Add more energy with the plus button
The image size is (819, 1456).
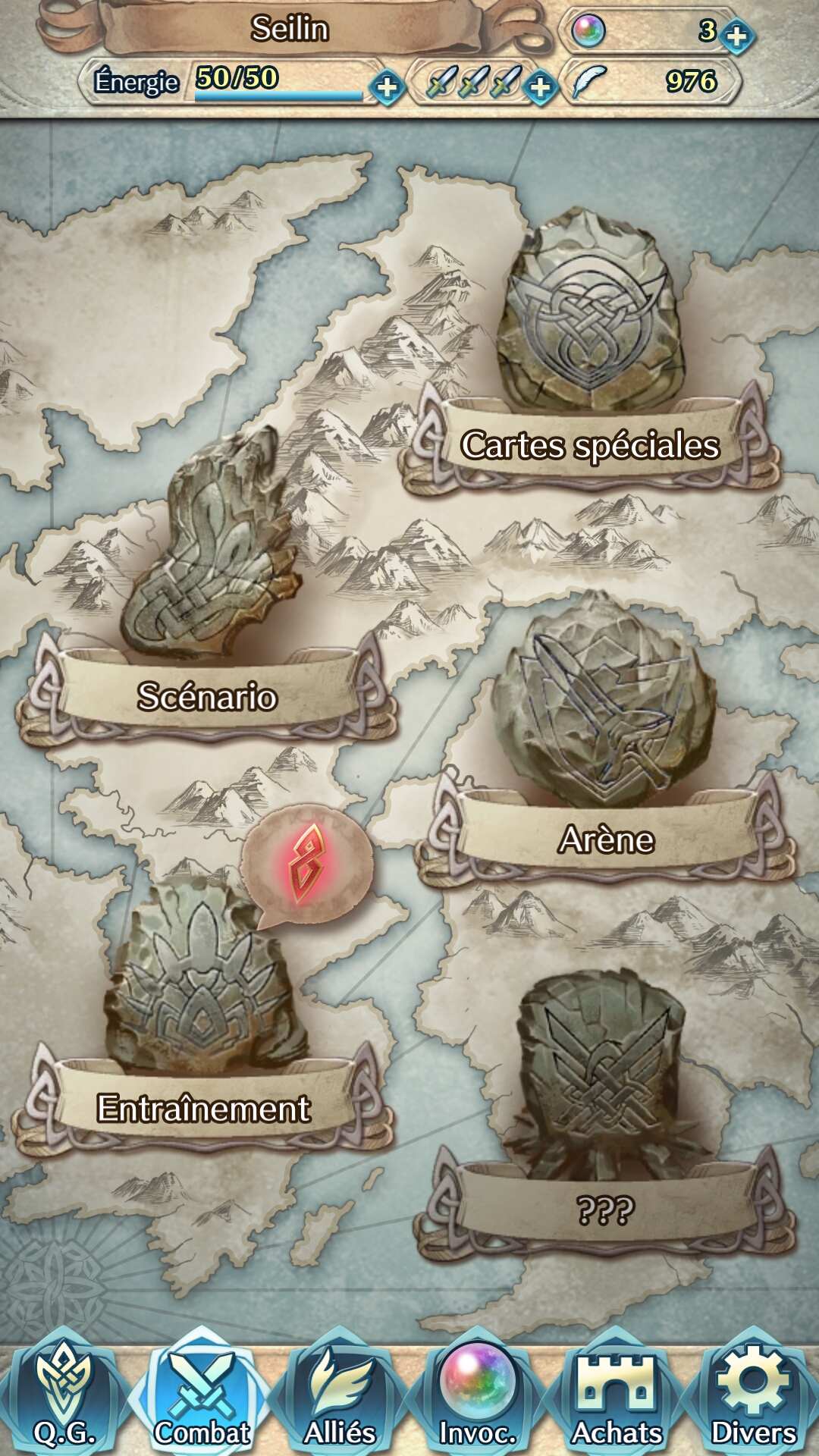click(x=387, y=86)
